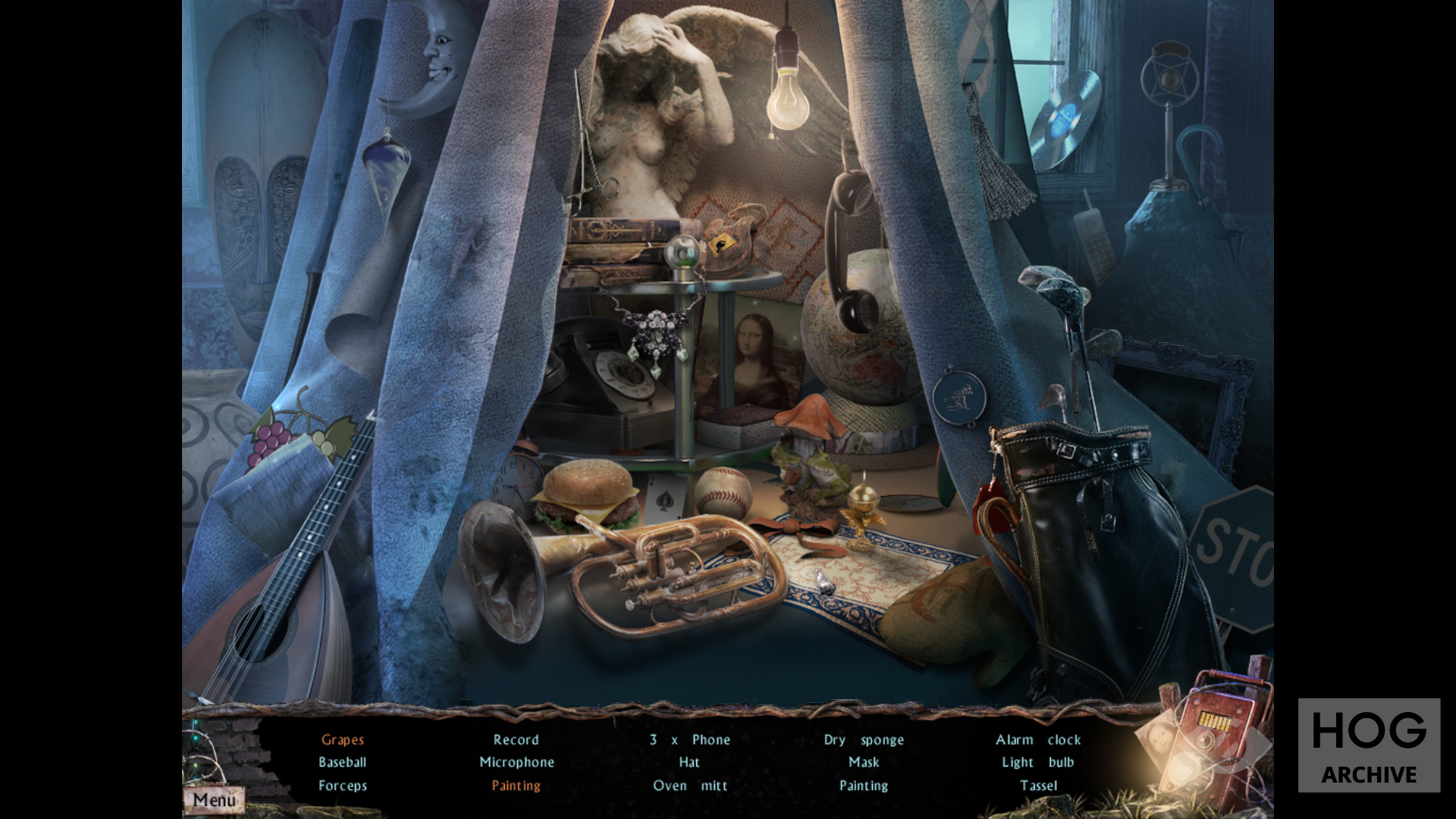Click the HOG Archive watermark logo
This screenshot has width=1456, height=819.
(x=1368, y=745)
